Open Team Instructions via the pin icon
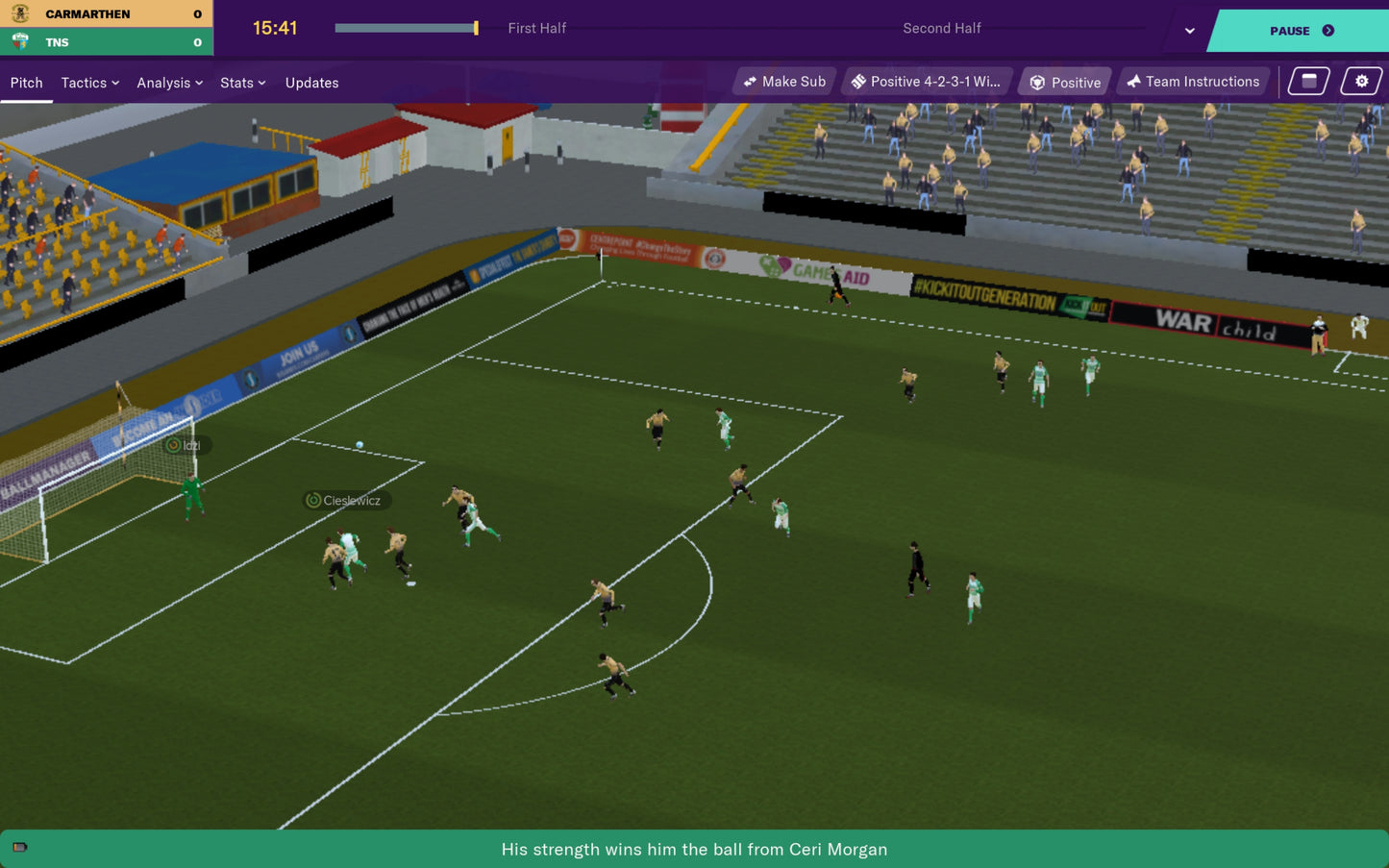 tap(1134, 81)
